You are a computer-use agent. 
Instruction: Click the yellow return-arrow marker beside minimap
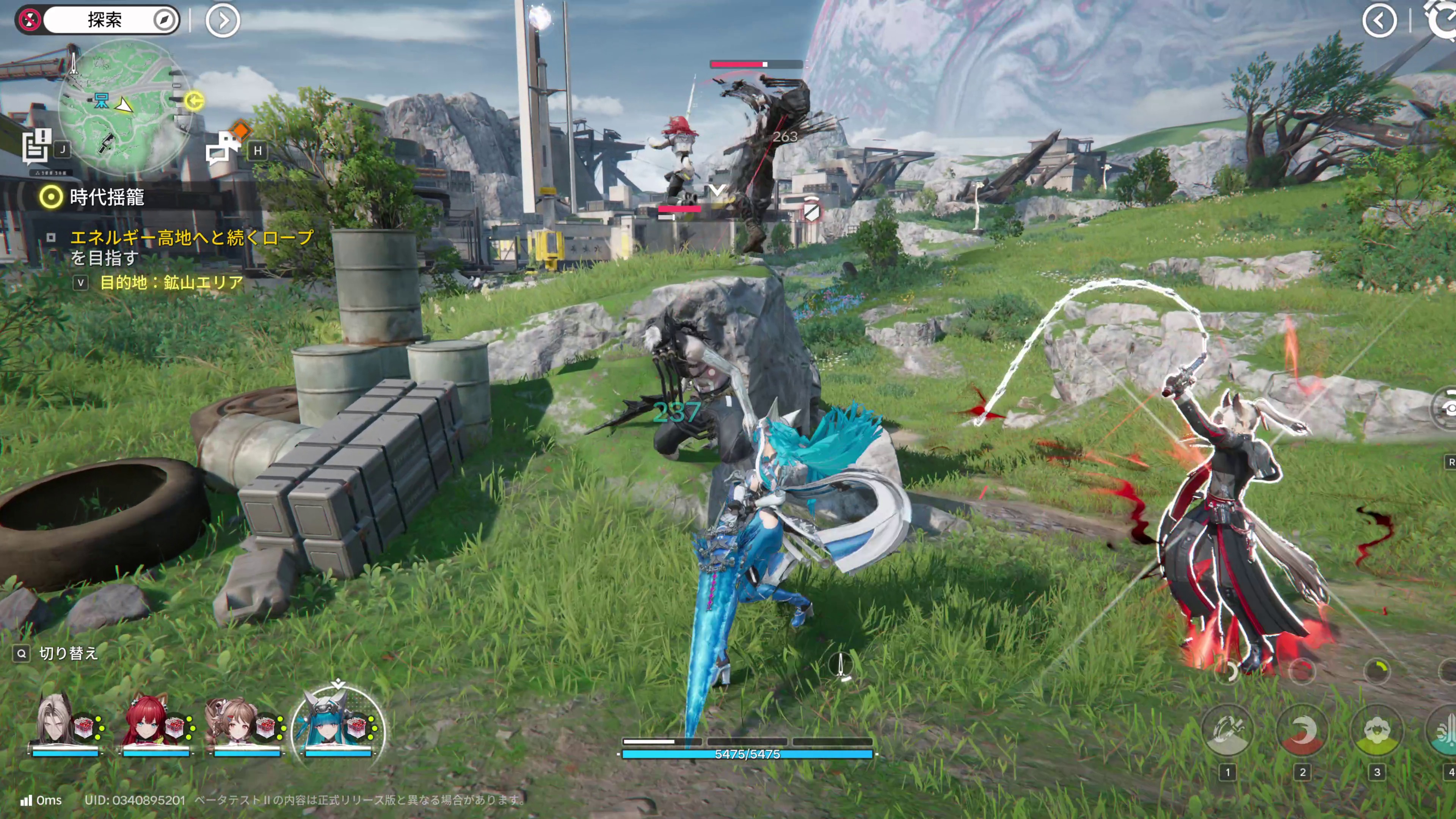pos(195,101)
